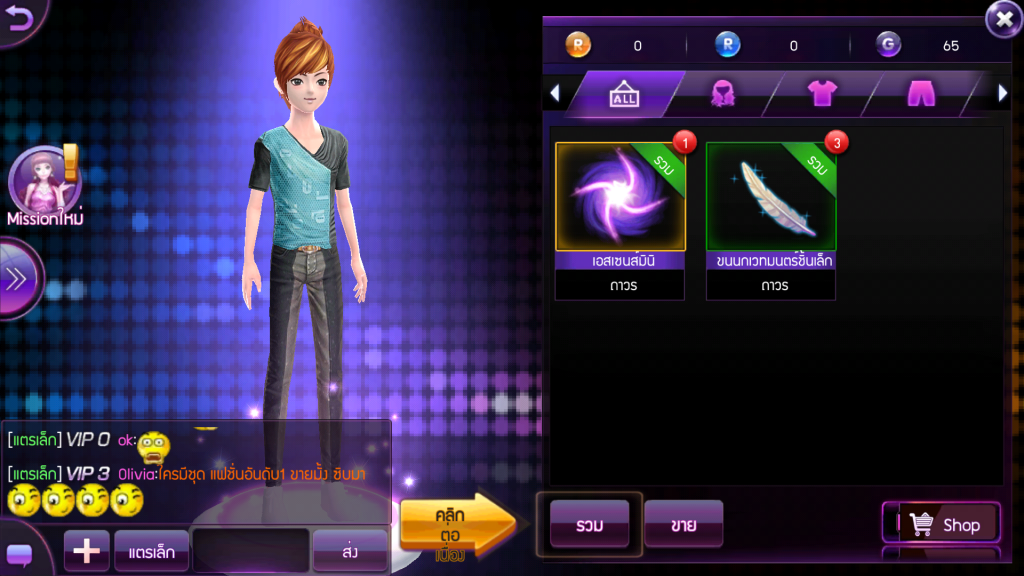The height and width of the screenshot is (576, 1024).
Task: Choose the white feather item slot
Action: point(770,197)
